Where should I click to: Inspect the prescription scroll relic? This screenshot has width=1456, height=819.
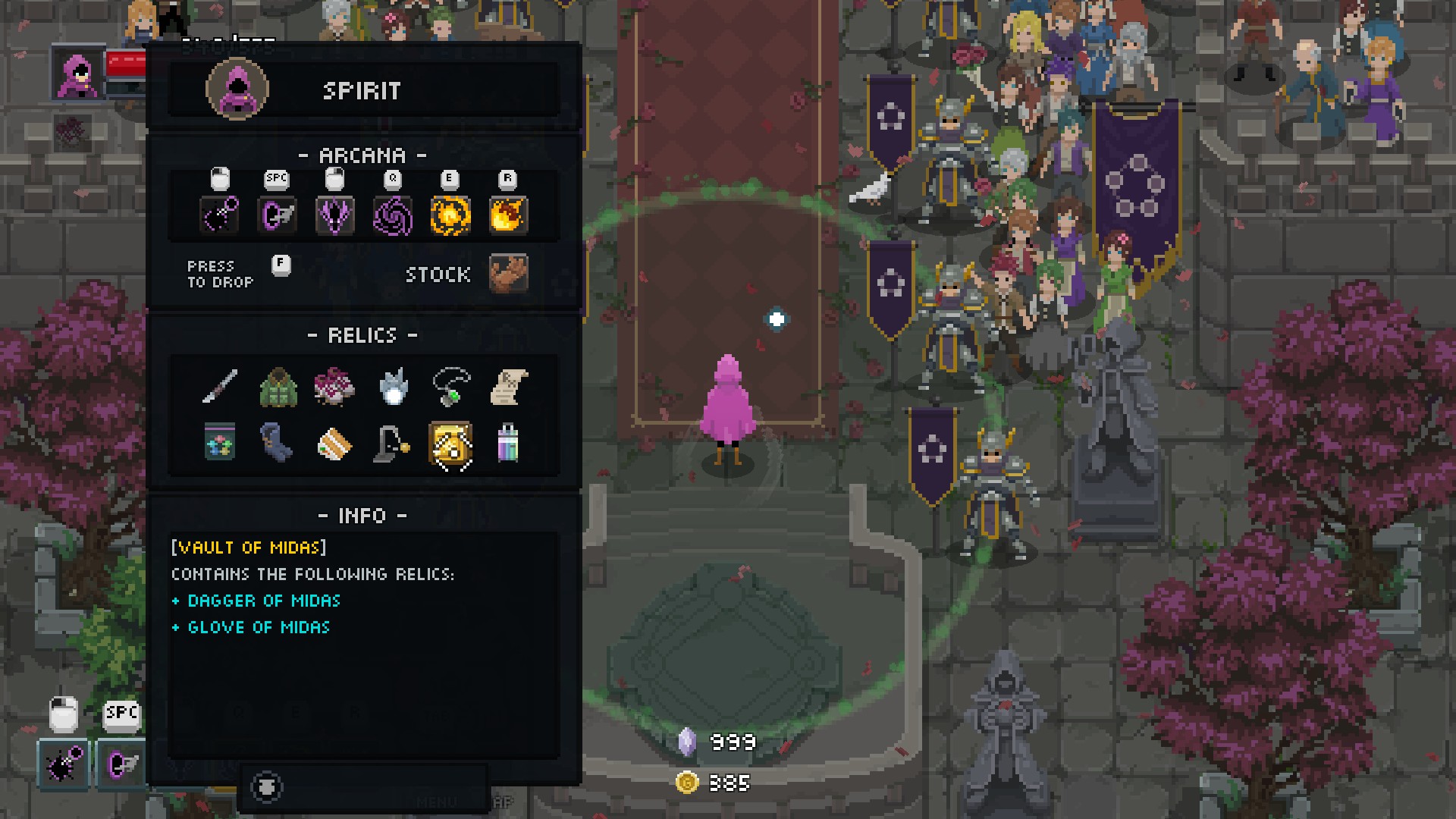[508, 387]
